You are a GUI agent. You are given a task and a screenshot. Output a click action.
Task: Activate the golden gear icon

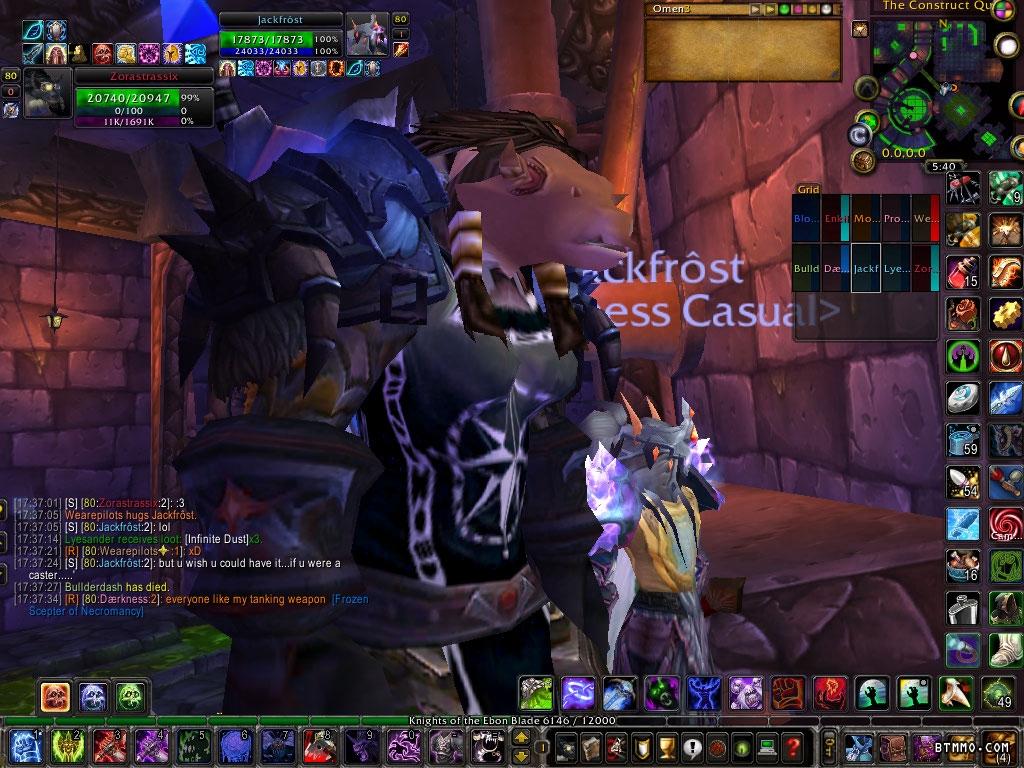[x=1006, y=314]
